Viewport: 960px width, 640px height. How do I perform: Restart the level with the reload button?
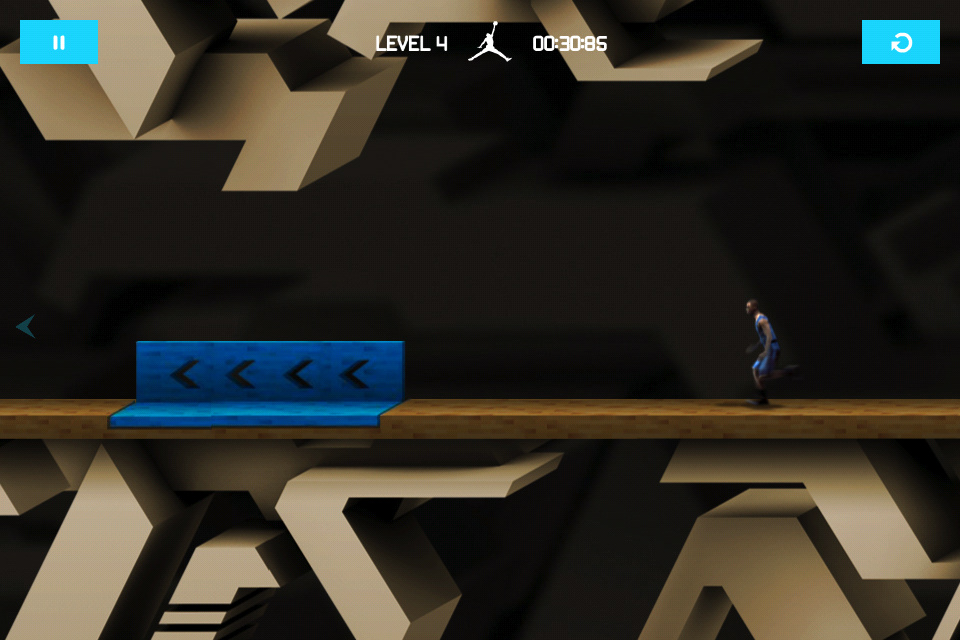900,42
